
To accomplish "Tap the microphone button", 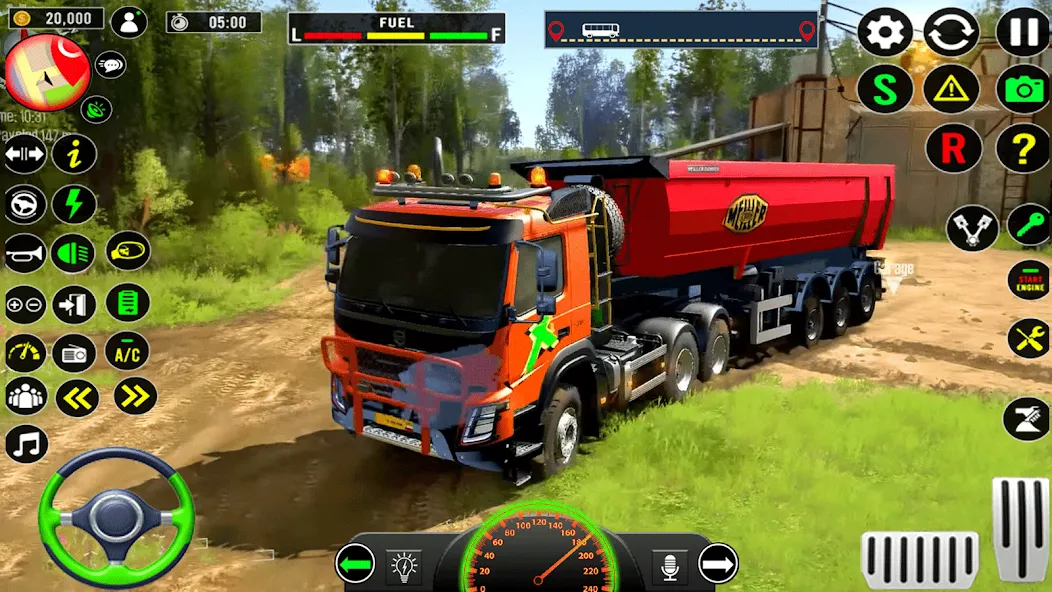I will (x=669, y=566).
